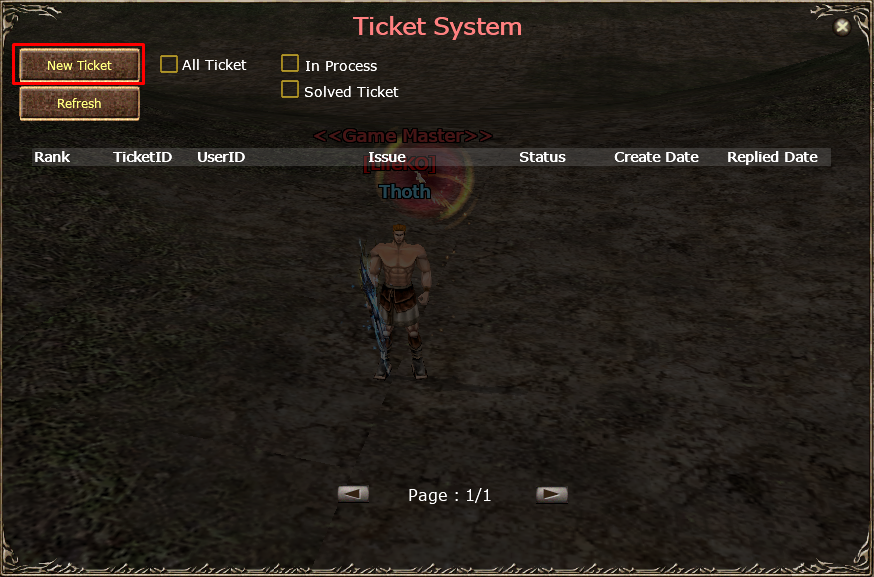The height and width of the screenshot is (577, 874).
Task: Refresh the ticket list
Action: tap(79, 104)
